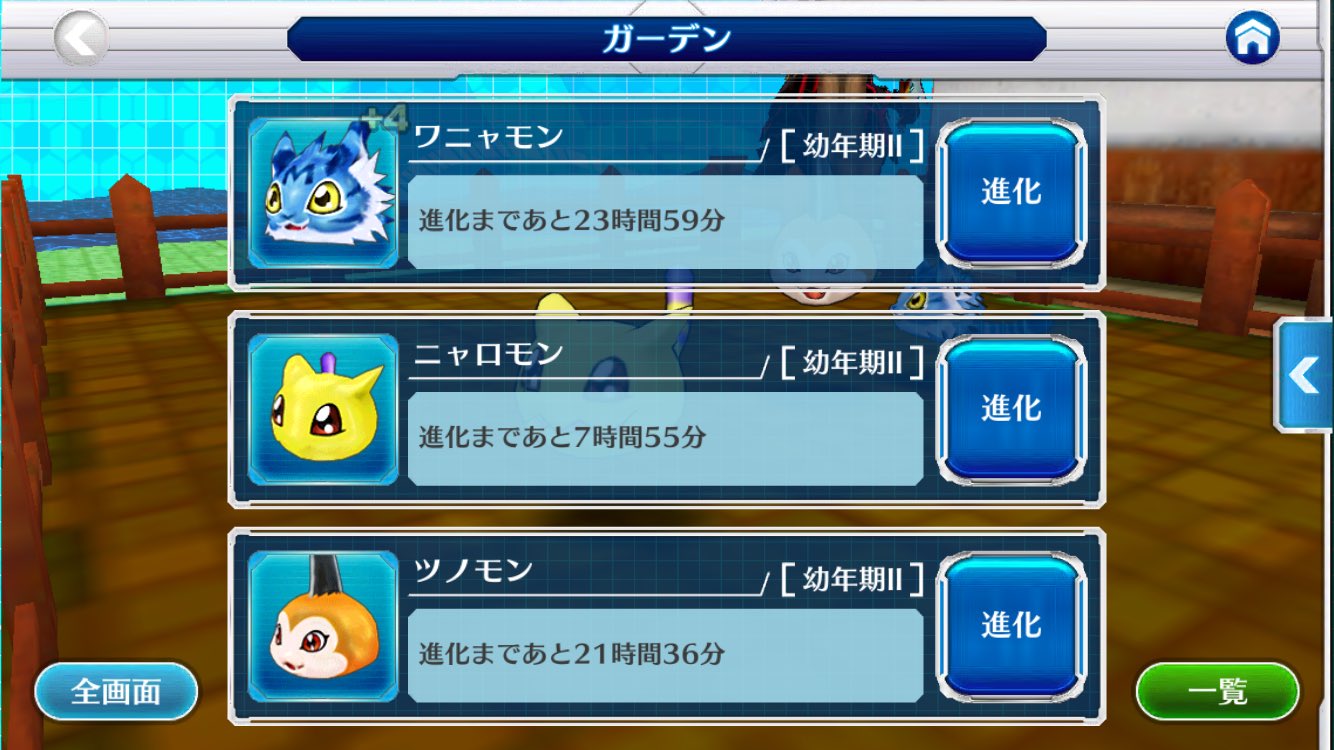The width and height of the screenshot is (1334, 750).
Task: Select Nyaromon's portrait icon
Action: click(322, 408)
